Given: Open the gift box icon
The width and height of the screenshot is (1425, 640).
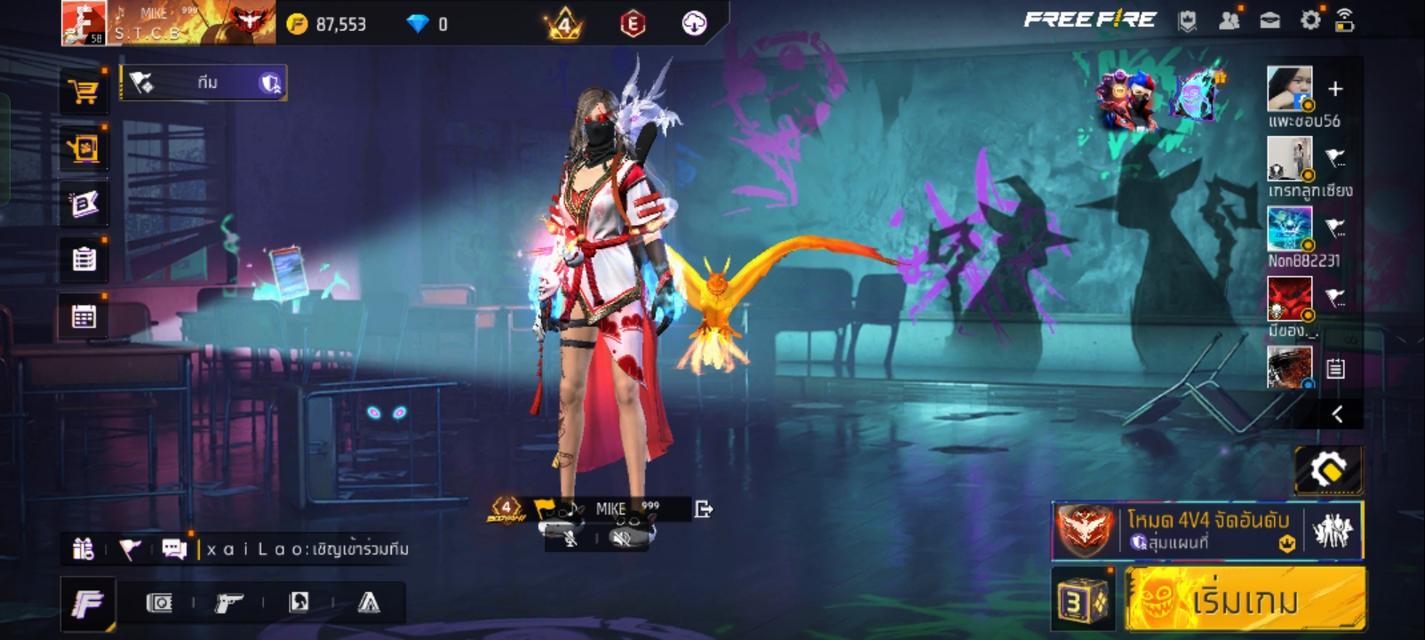Looking at the screenshot, I should (83, 549).
